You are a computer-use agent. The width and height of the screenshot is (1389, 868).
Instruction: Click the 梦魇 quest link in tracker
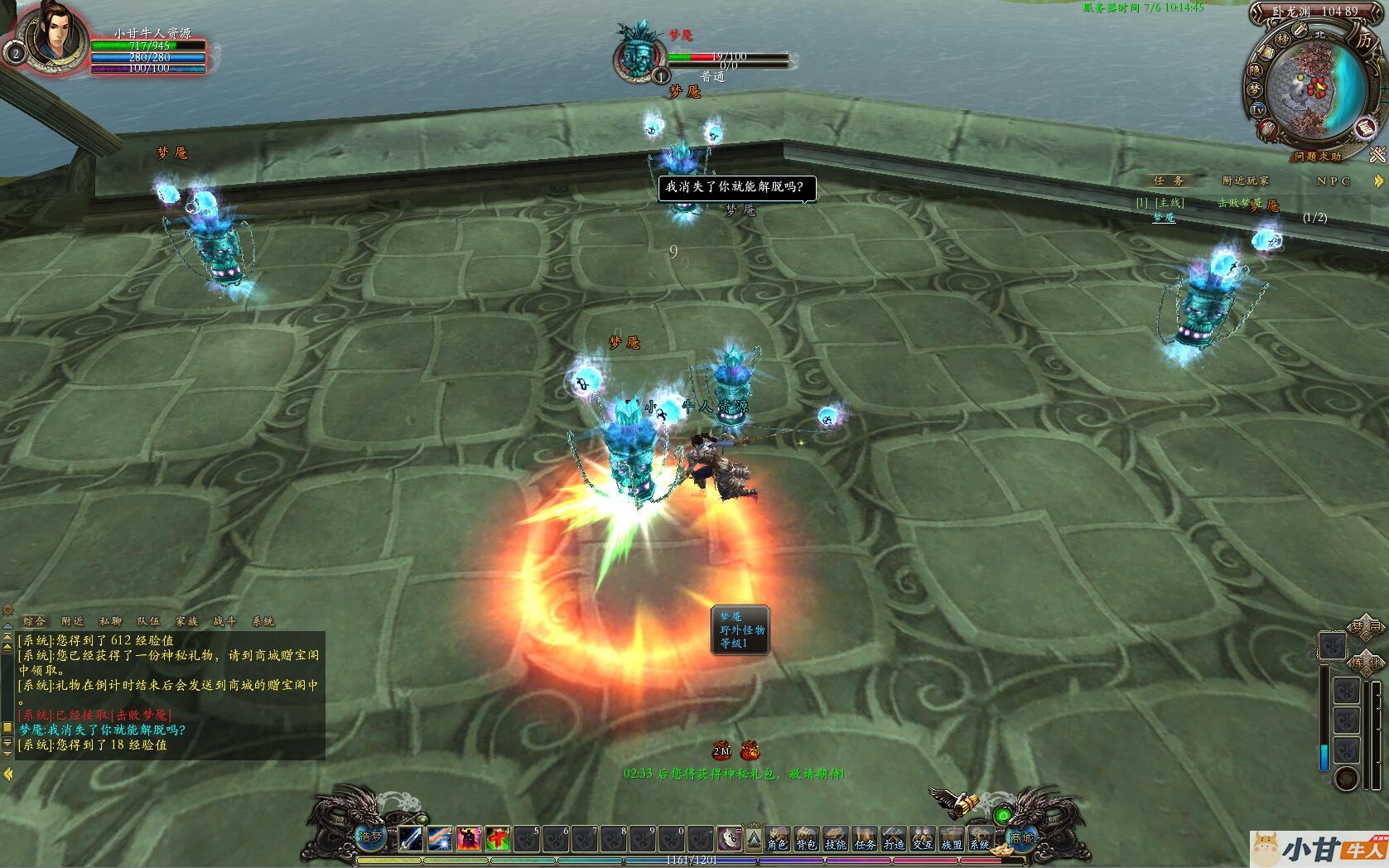coord(1164,217)
